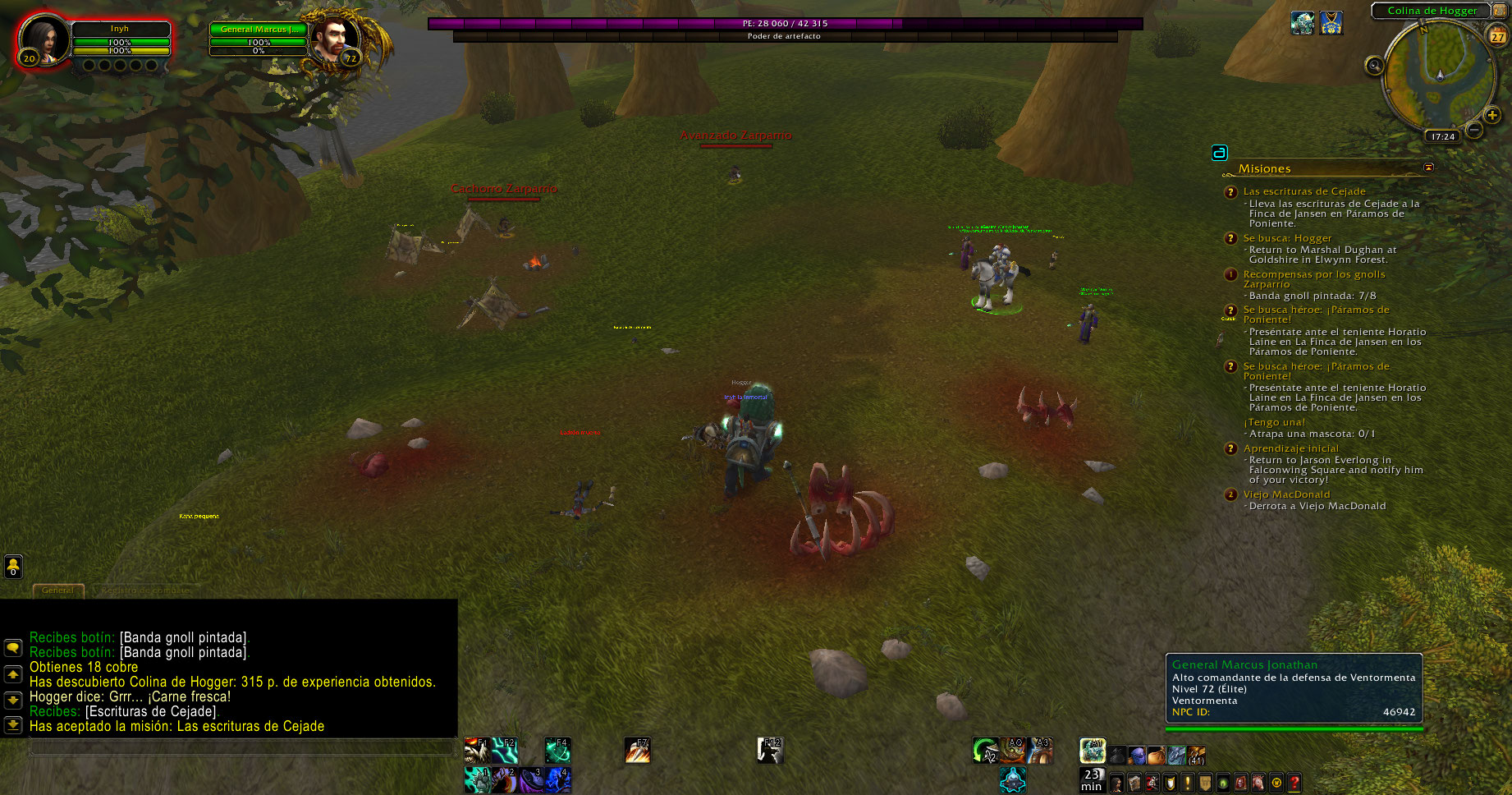Use the F12 silhouette ability slot
1512x795 pixels.
[x=770, y=750]
